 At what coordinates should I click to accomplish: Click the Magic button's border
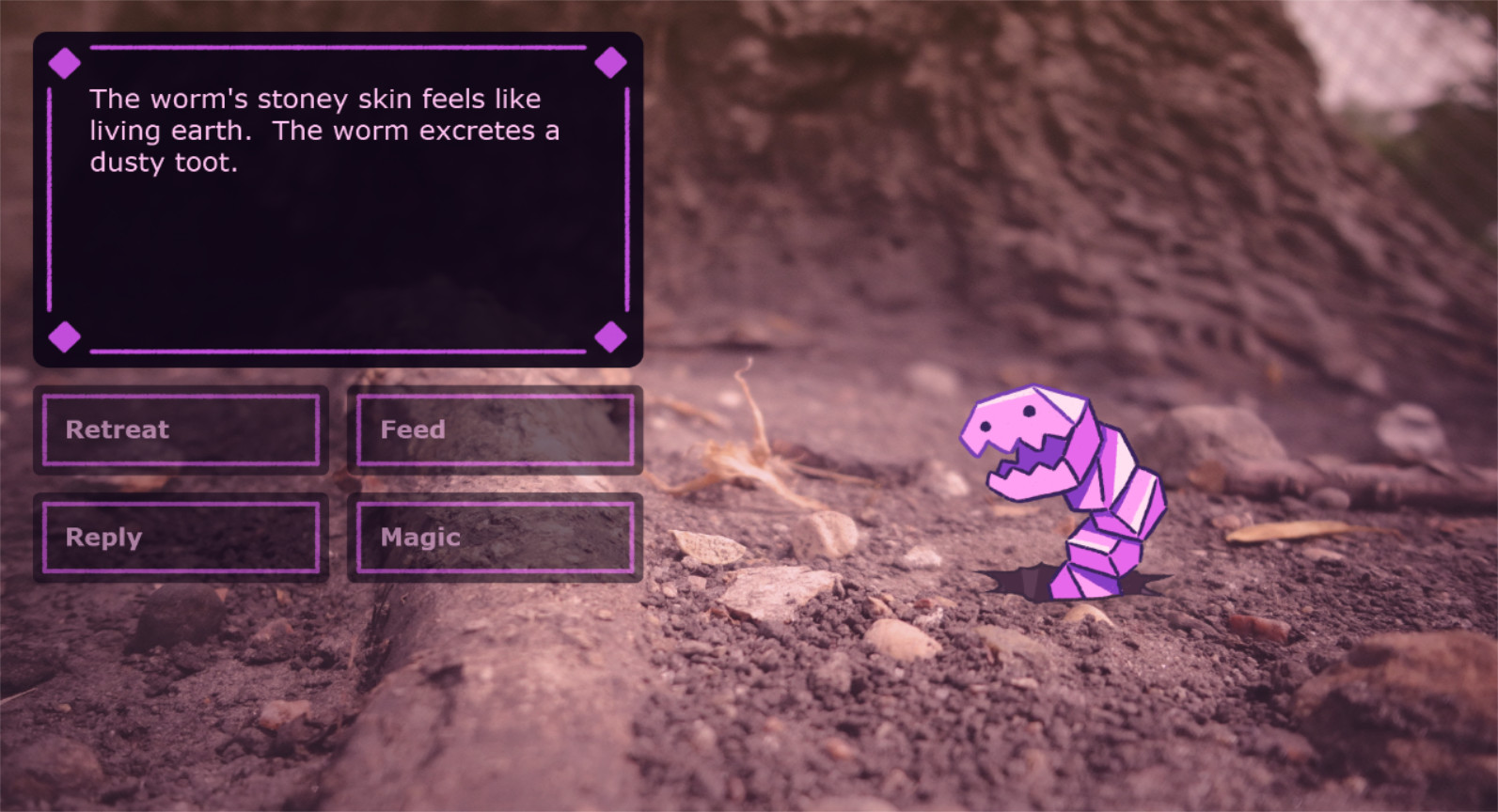click(x=495, y=503)
